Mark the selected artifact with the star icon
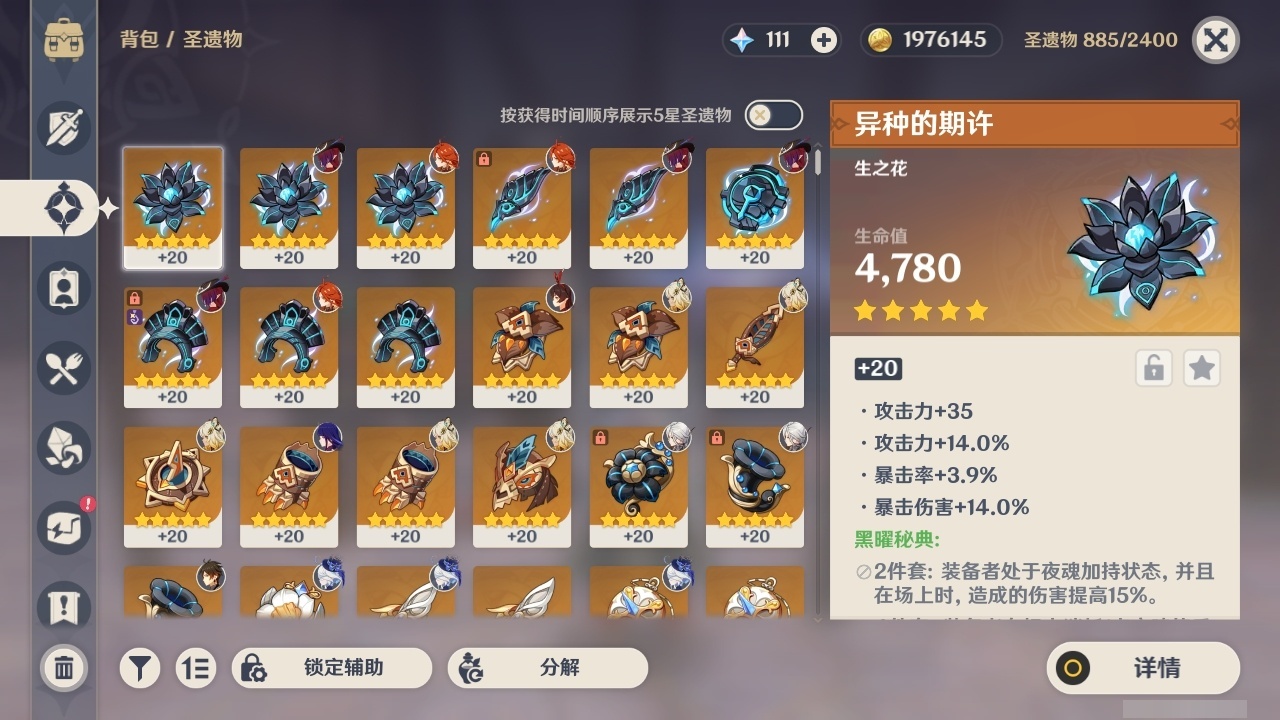This screenshot has height=720, width=1280. [1202, 368]
